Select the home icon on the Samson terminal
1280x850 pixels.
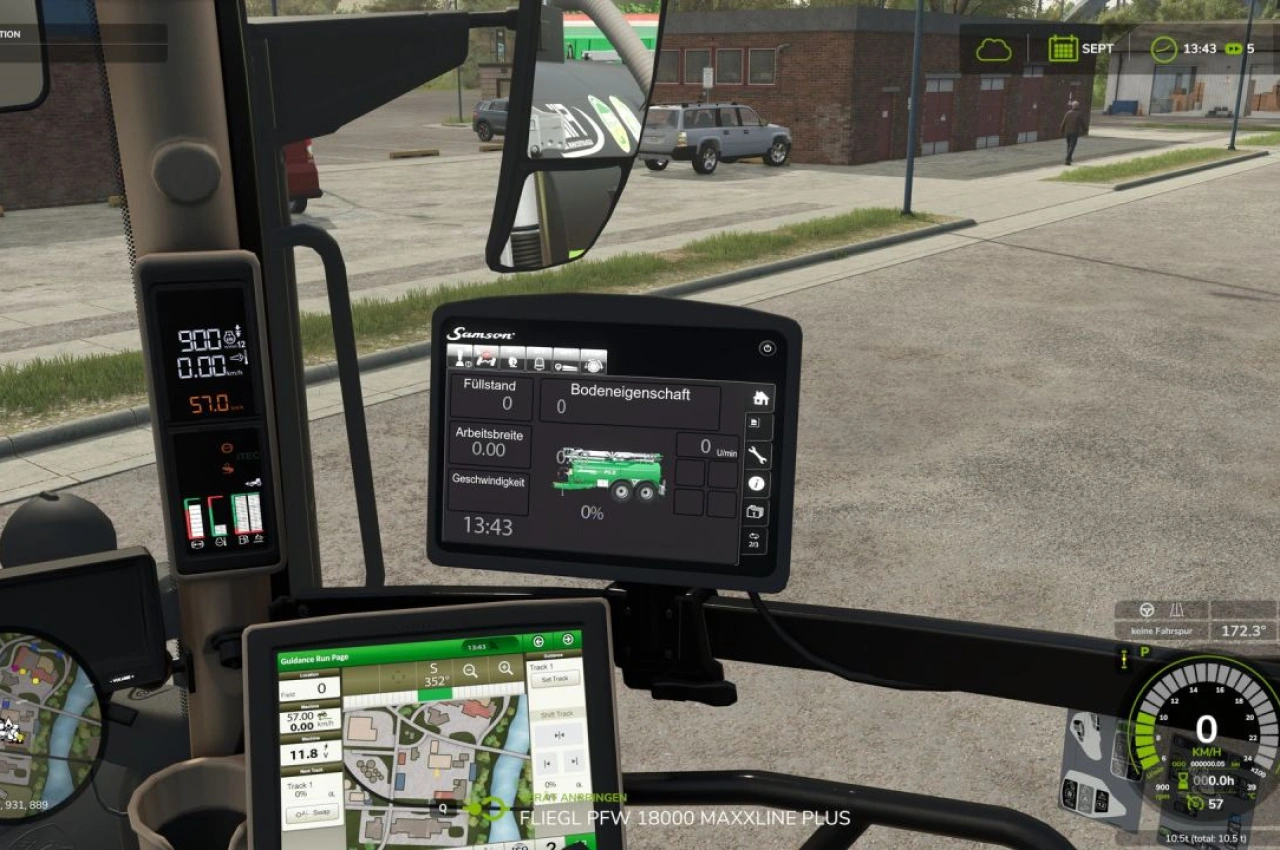[x=762, y=398]
